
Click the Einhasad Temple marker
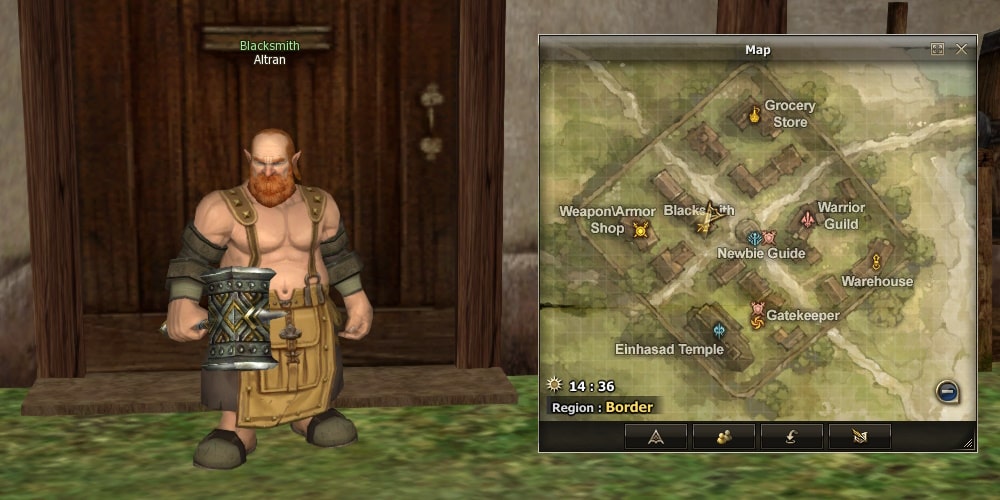(x=718, y=330)
